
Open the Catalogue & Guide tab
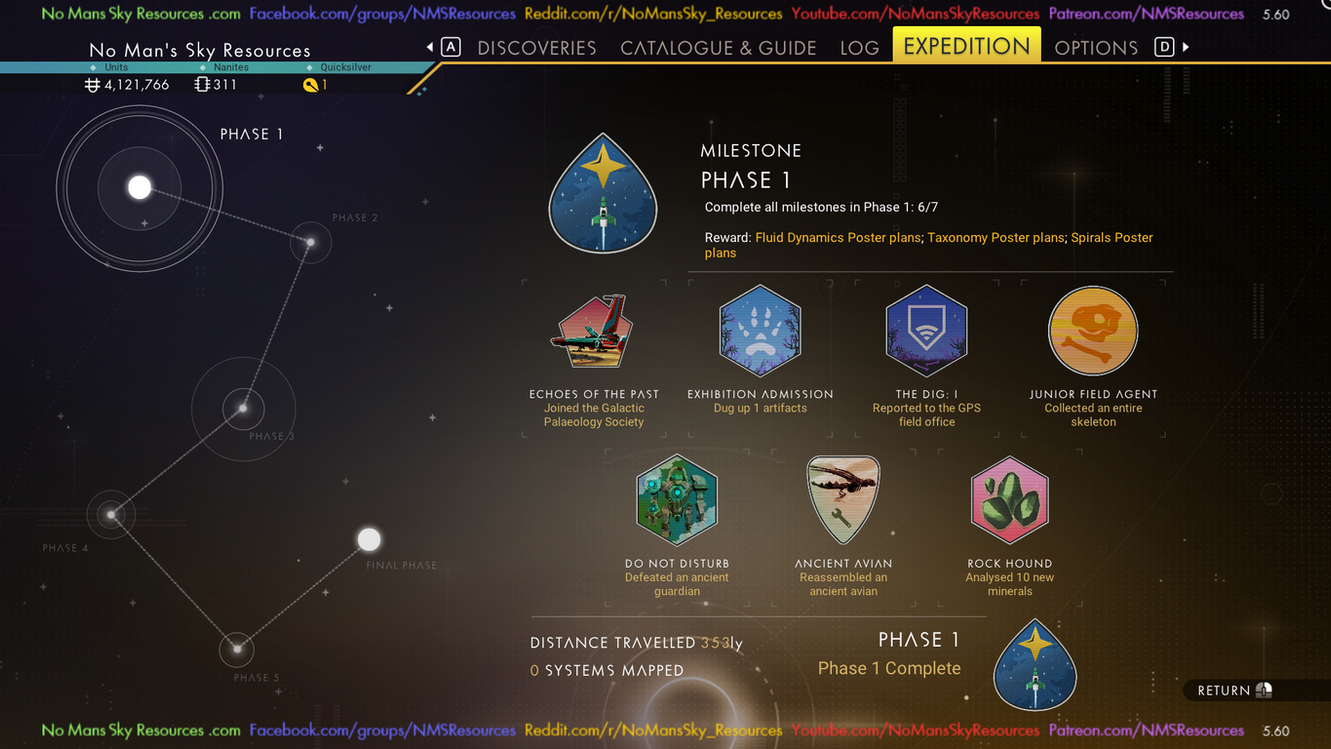pos(718,48)
